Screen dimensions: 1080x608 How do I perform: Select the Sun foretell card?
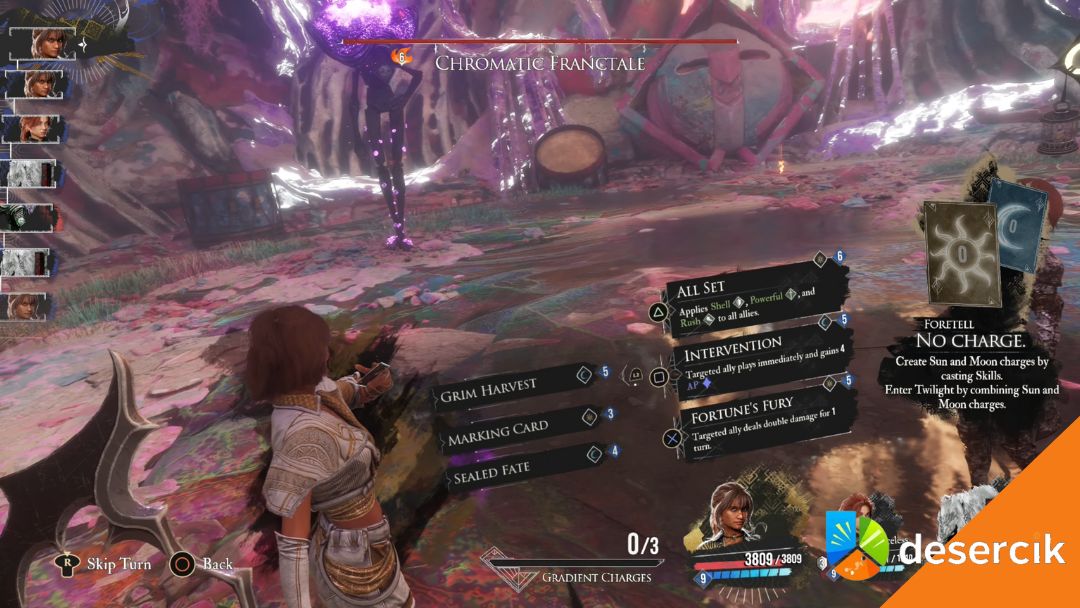point(960,255)
